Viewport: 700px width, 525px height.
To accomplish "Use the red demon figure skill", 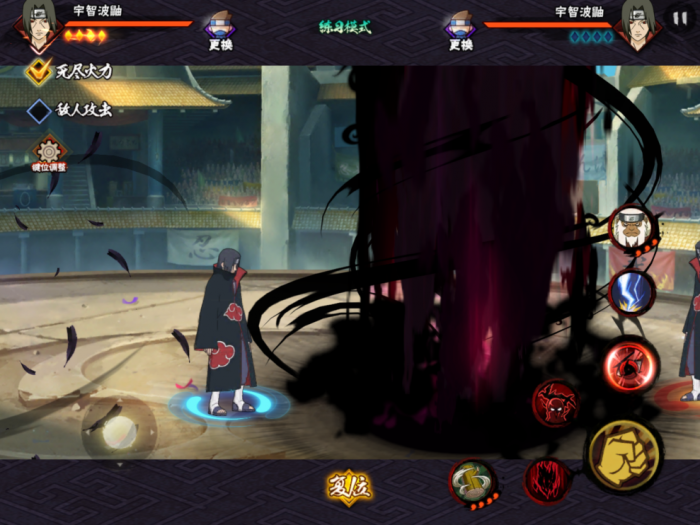I will (x=555, y=403).
